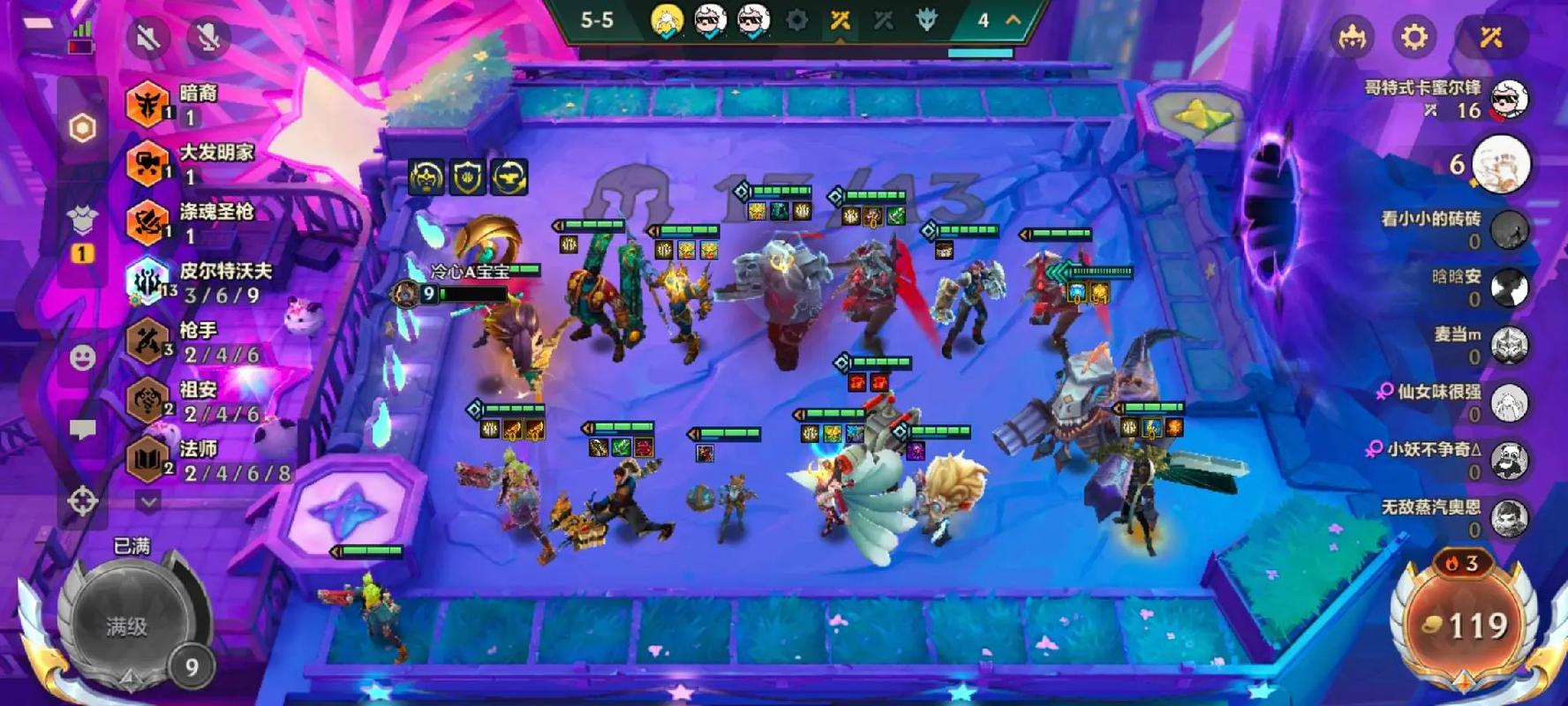Screen dimensions: 1568x706
Task: Expand the stage tracker arrow
Action: pyautogui.click(x=1014, y=20)
